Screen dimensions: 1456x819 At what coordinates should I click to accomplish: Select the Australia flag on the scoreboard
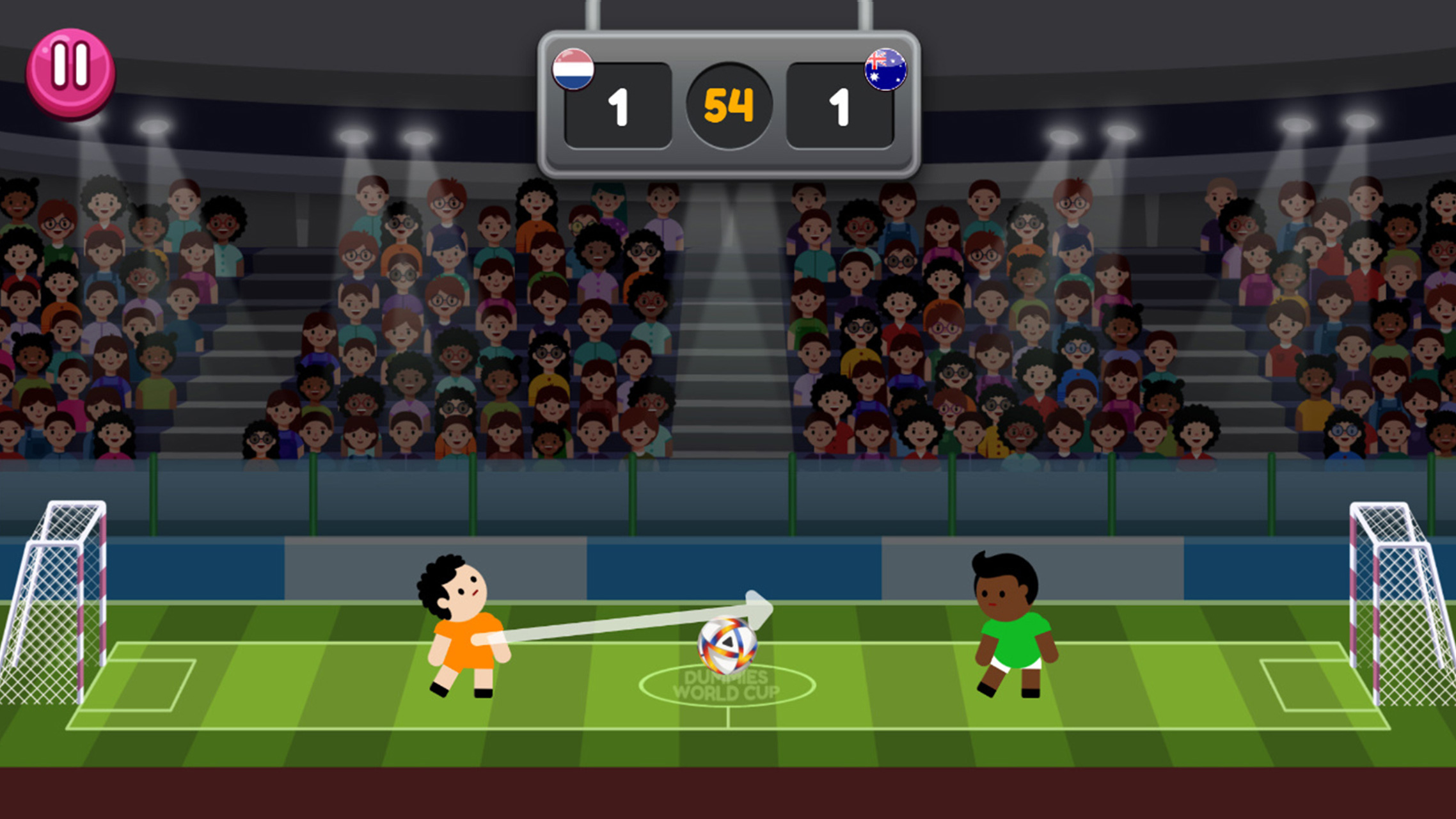pyautogui.click(x=884, y=69)
